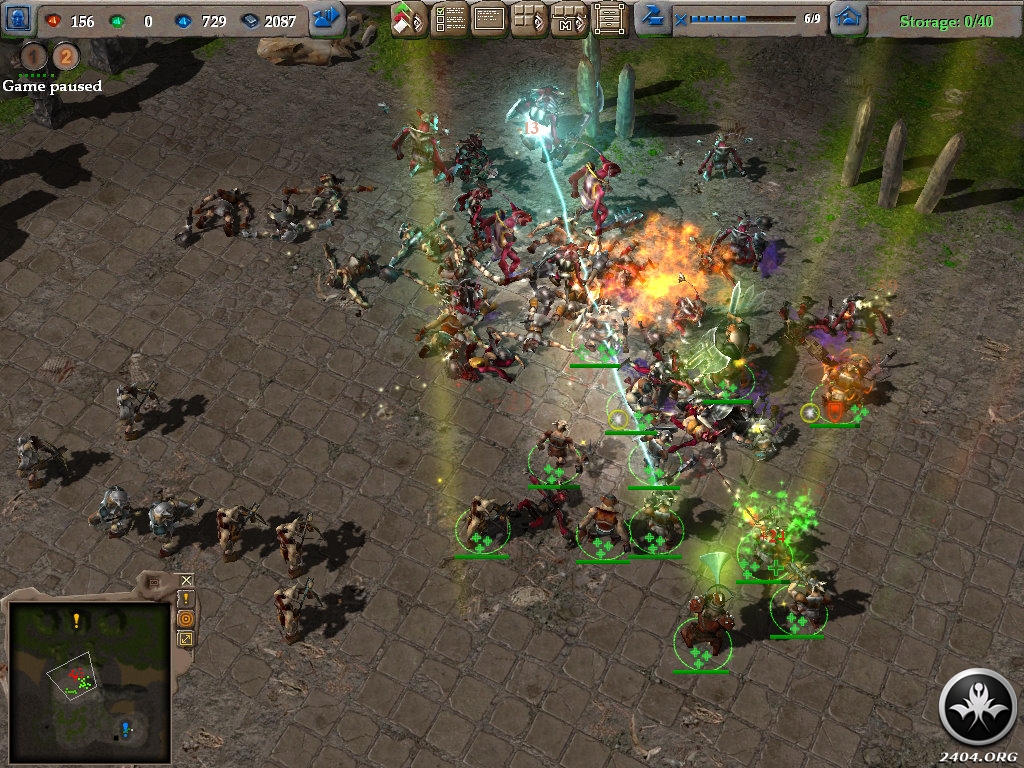
Task: Click the four-squares grid toolbar button
Action: coord(529,19)
